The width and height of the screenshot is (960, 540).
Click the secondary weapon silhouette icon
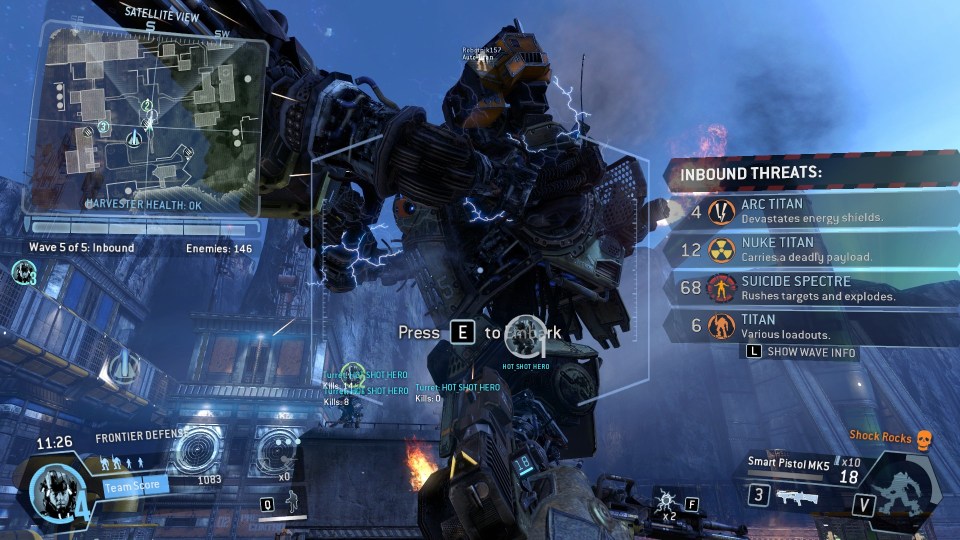click(797, 497)
